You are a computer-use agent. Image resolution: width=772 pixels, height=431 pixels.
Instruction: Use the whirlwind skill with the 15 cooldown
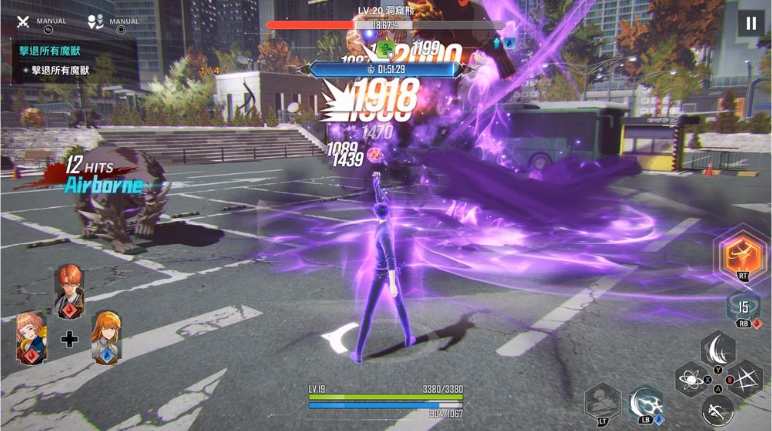[742, 309]
